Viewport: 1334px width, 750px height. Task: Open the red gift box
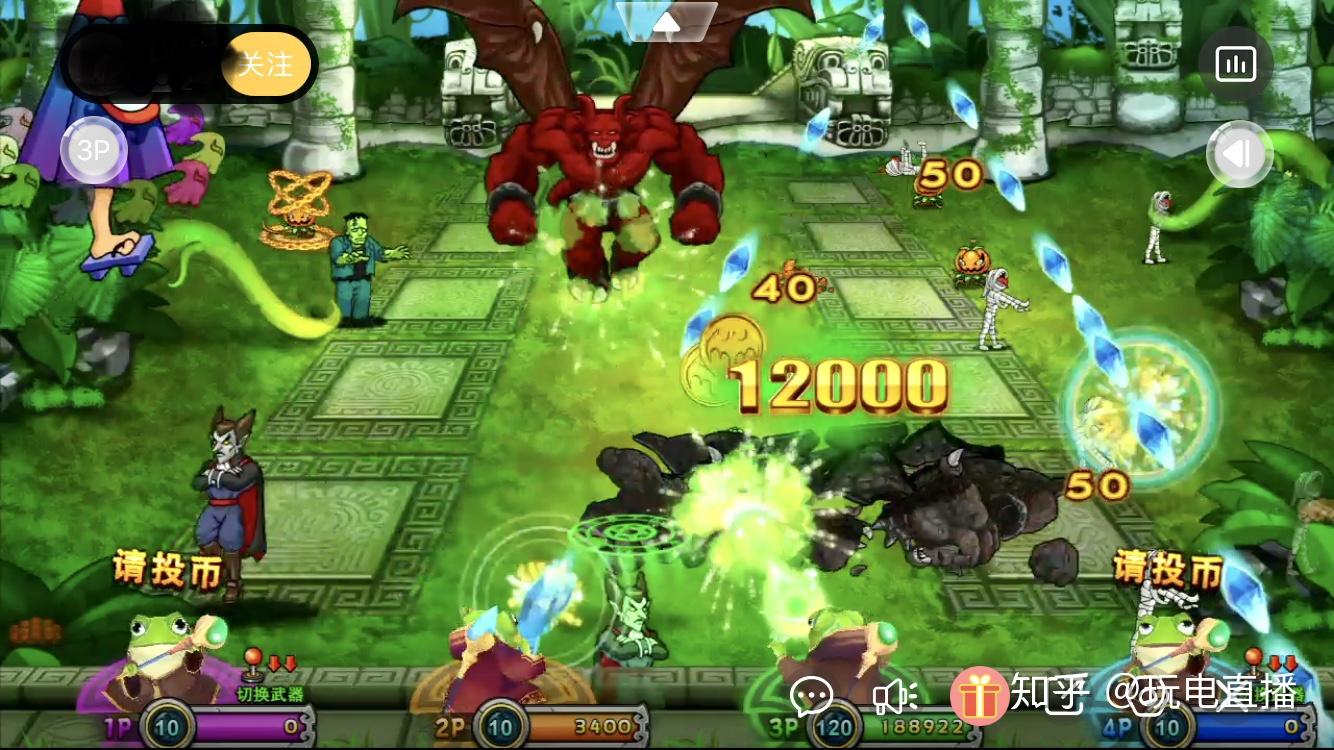click(978, 696)
